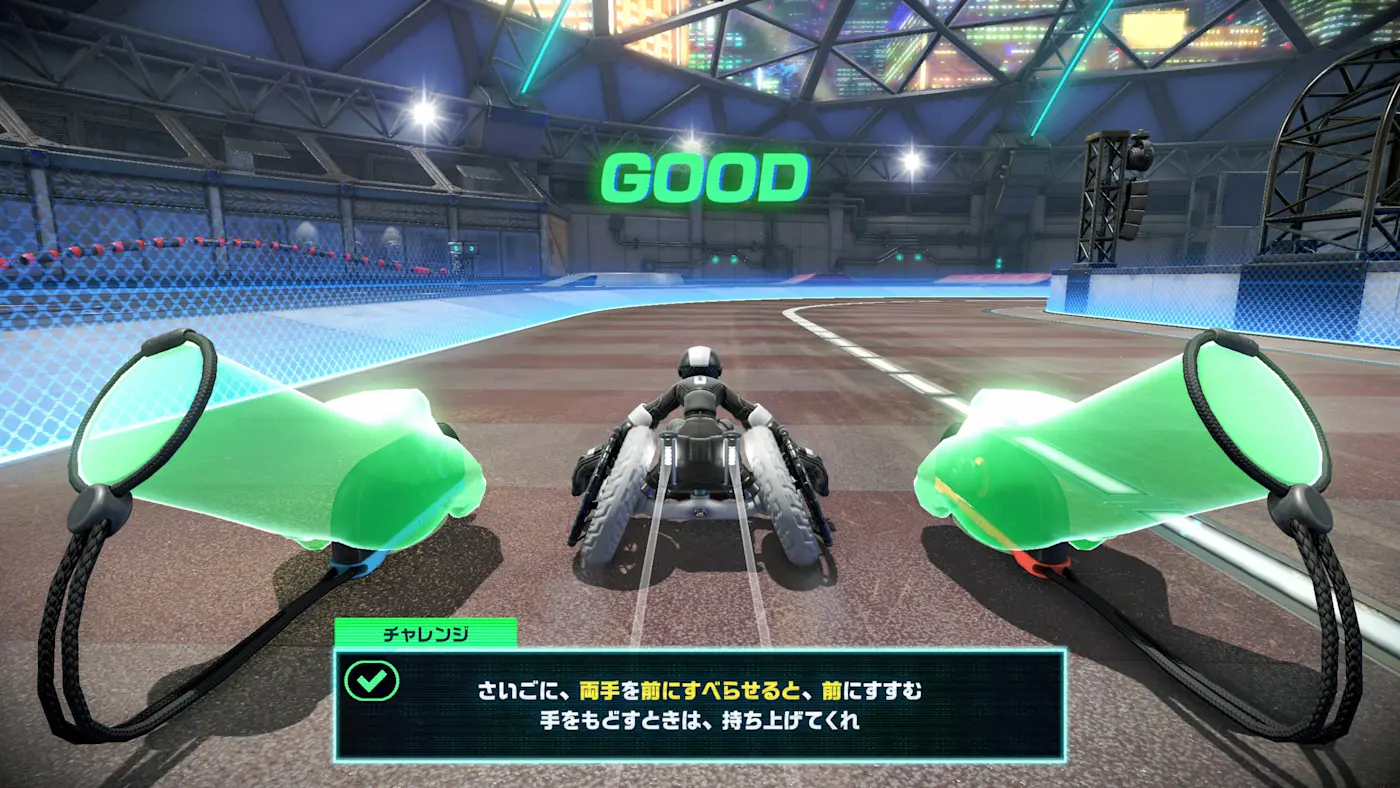
Task: Click the green checkmark in the challenge panel
Action: (x=371, y=683)
